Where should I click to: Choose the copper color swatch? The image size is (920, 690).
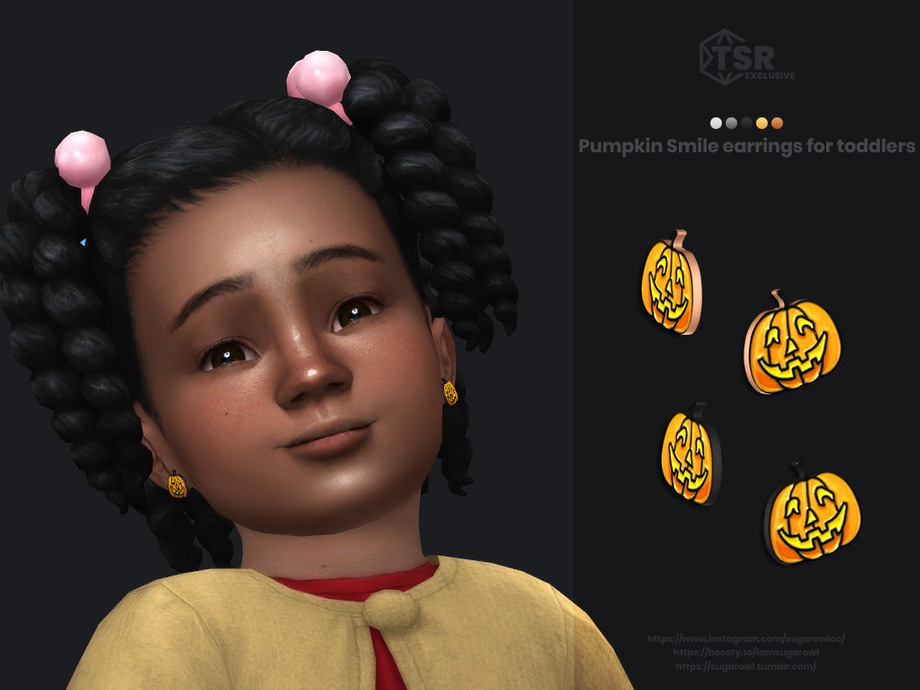click(x=777, y=123)
